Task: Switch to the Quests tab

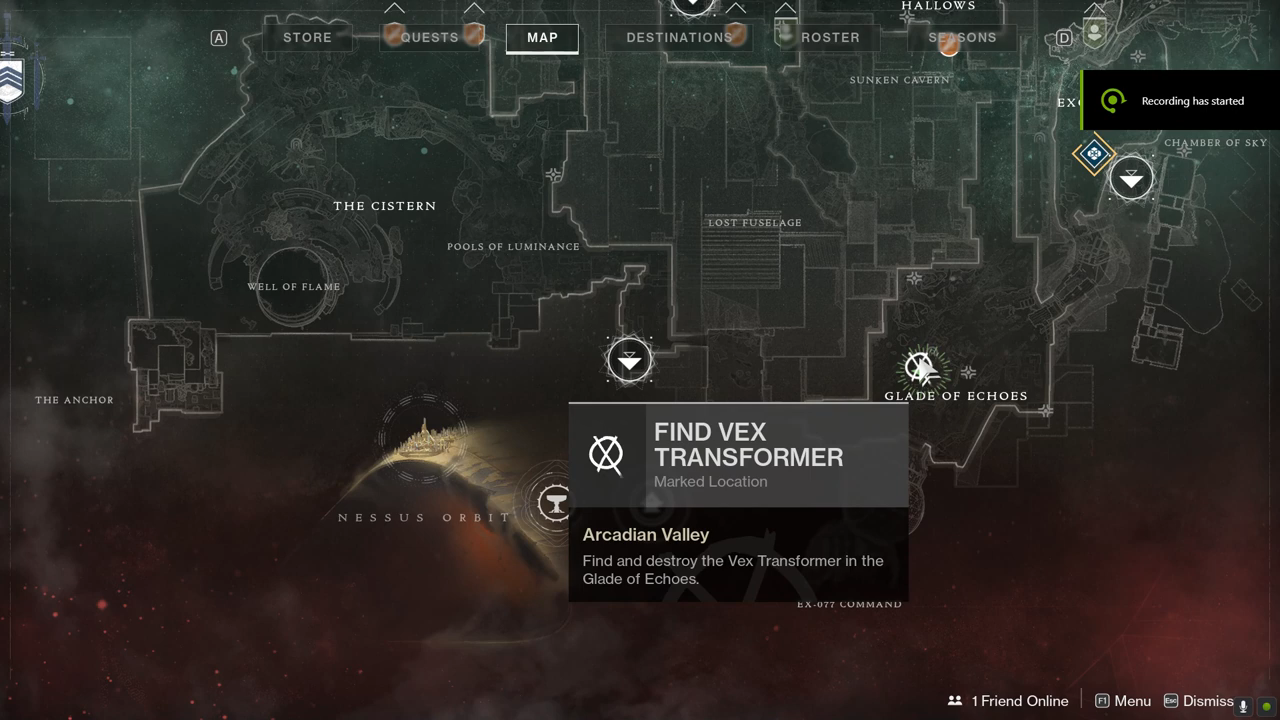Action: [430, 38]
